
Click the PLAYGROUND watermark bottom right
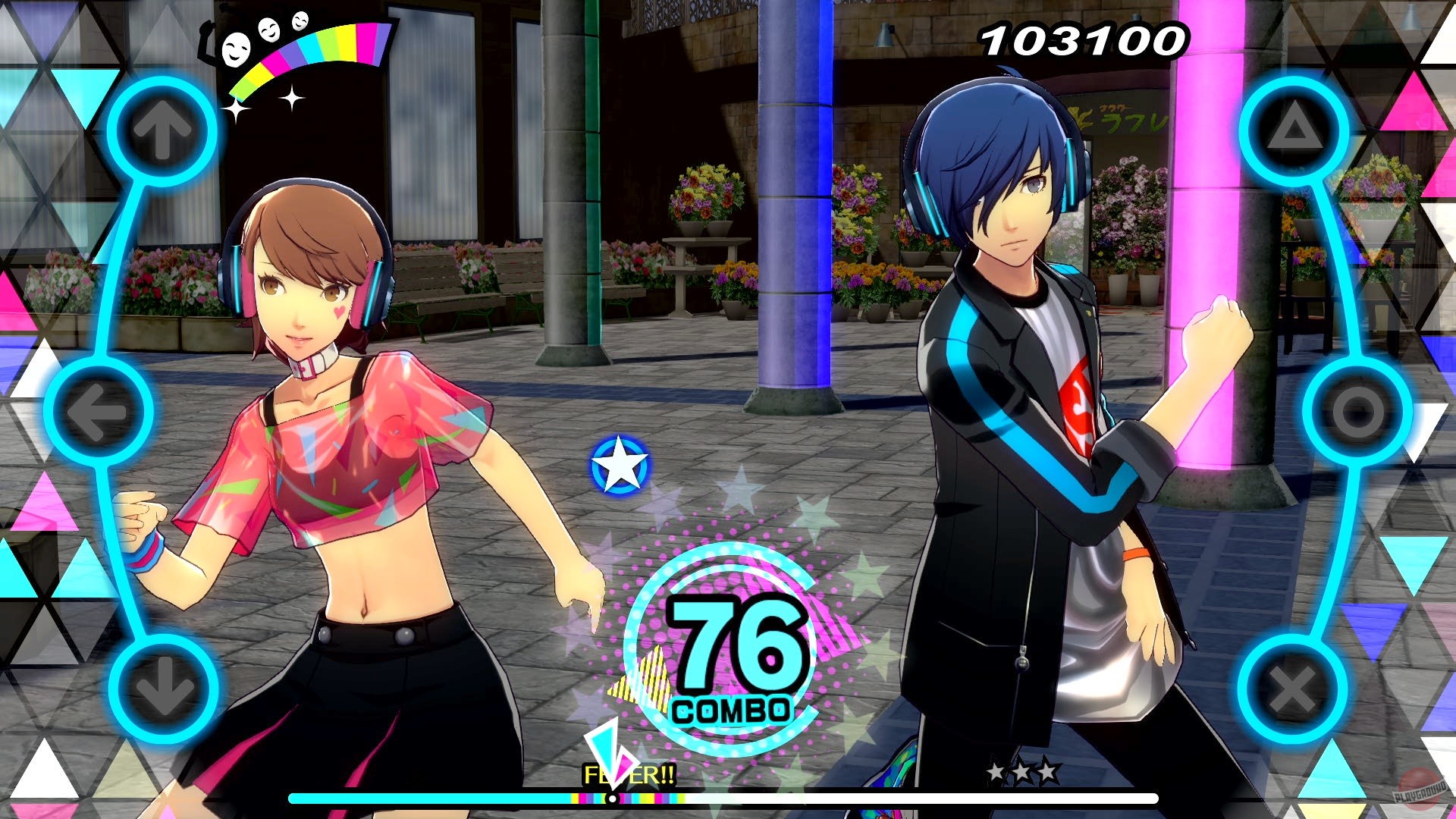tap(1422, 793)
